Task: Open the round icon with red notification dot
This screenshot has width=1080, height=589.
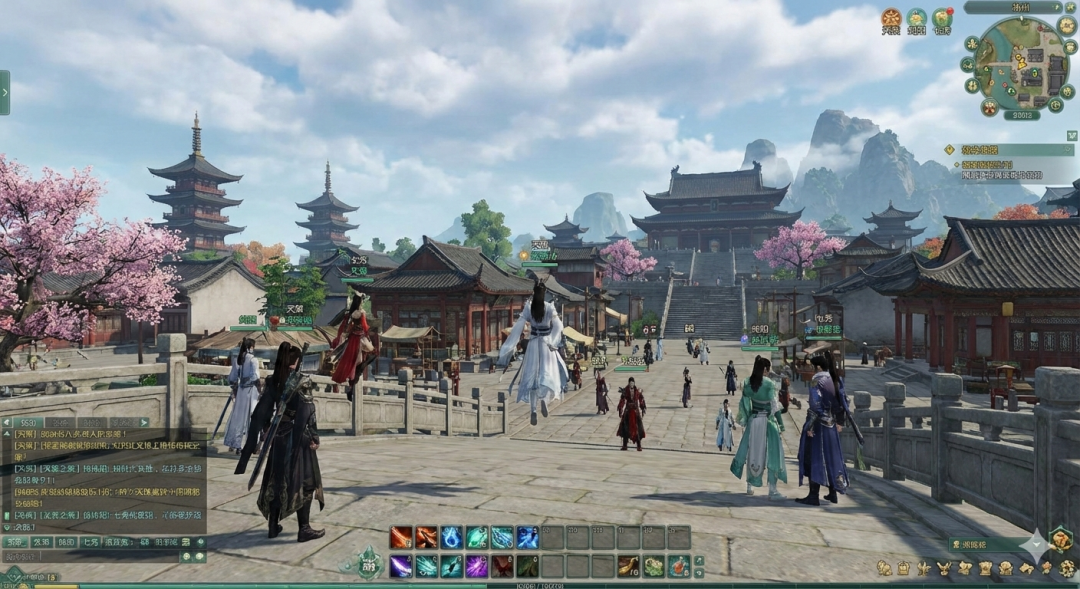Action: tap(942, 18)
